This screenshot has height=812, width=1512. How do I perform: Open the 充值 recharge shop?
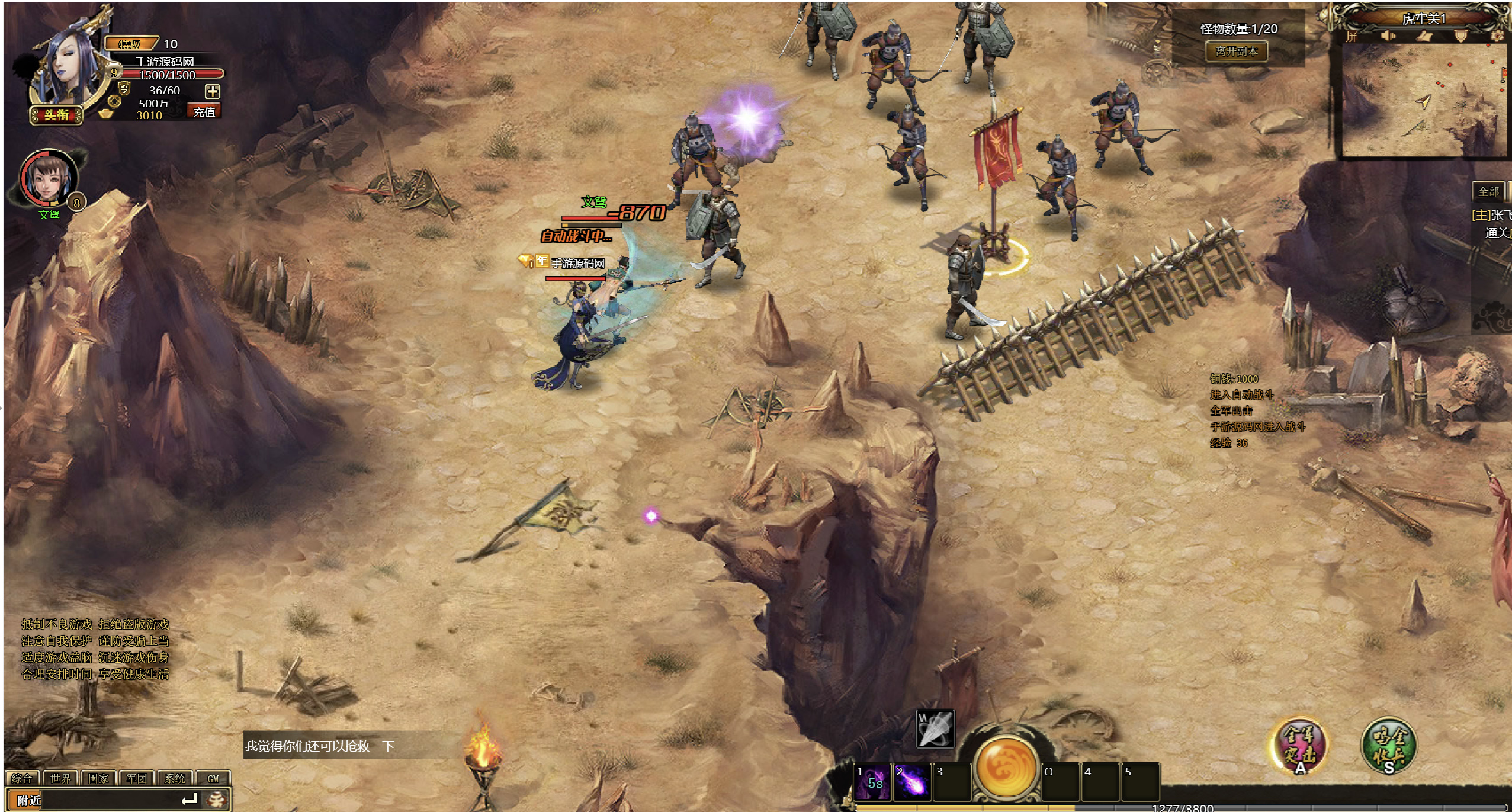click(204, 112)
